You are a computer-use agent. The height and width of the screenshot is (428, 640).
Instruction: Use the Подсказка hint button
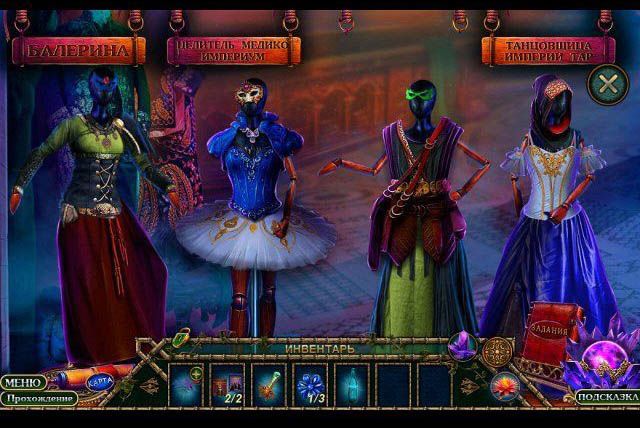(607, 397)
